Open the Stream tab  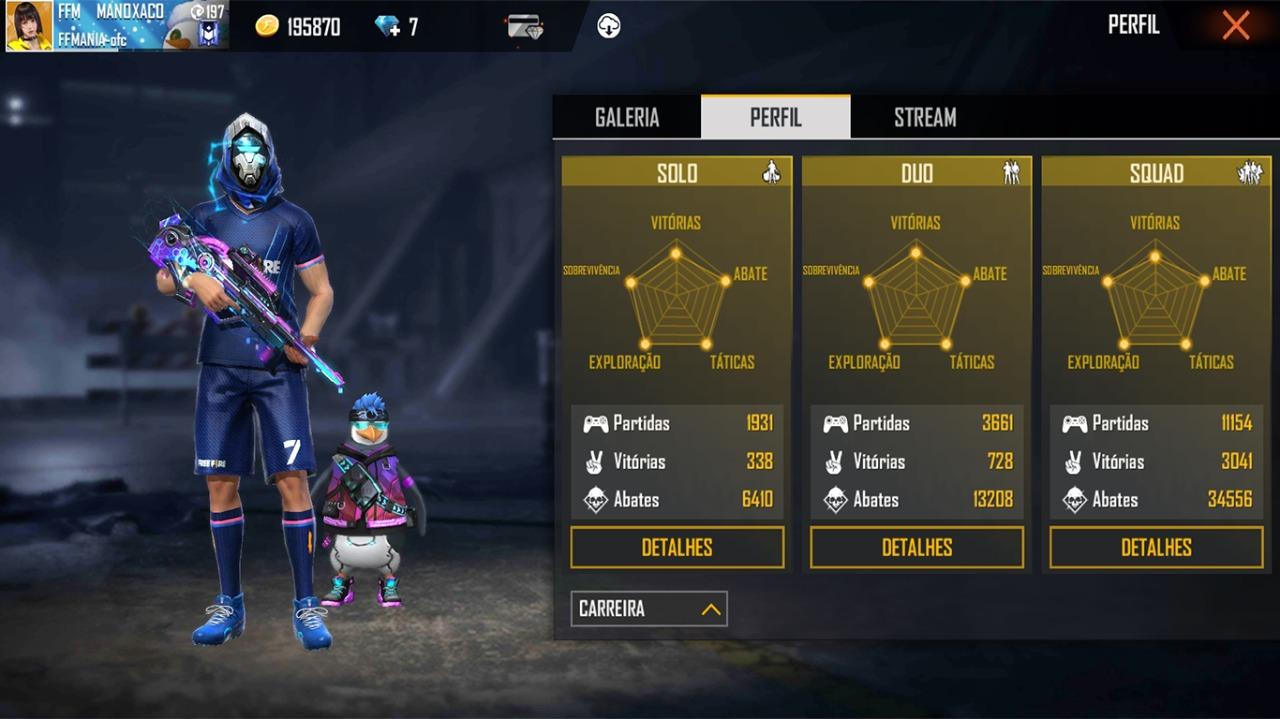pos(925,117)
